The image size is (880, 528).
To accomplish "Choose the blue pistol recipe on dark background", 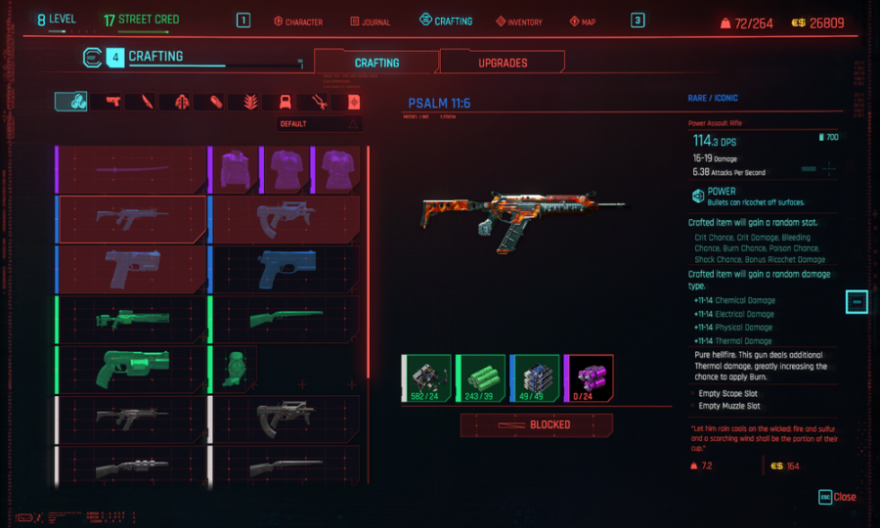I will (285, 268).
